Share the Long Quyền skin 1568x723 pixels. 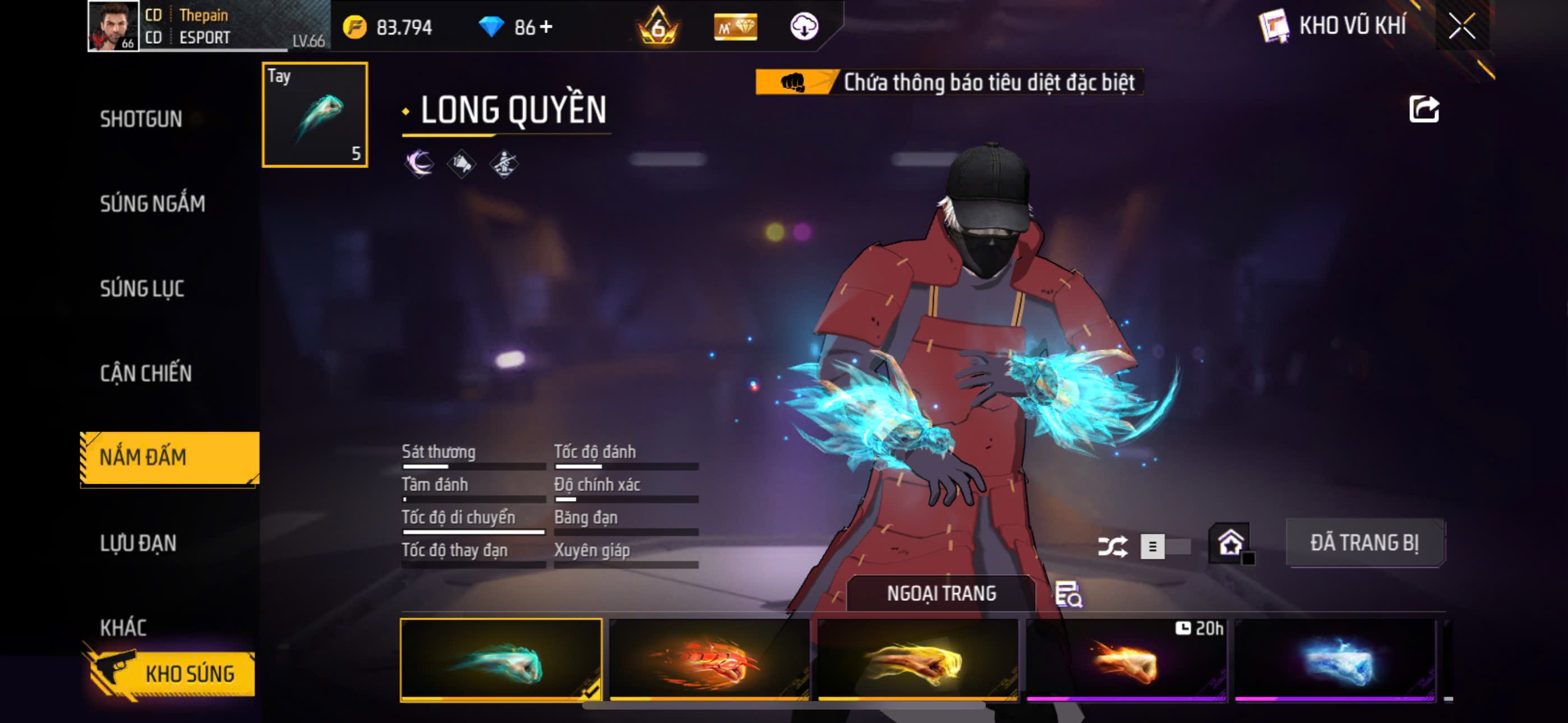click(x=1424, y=109)
